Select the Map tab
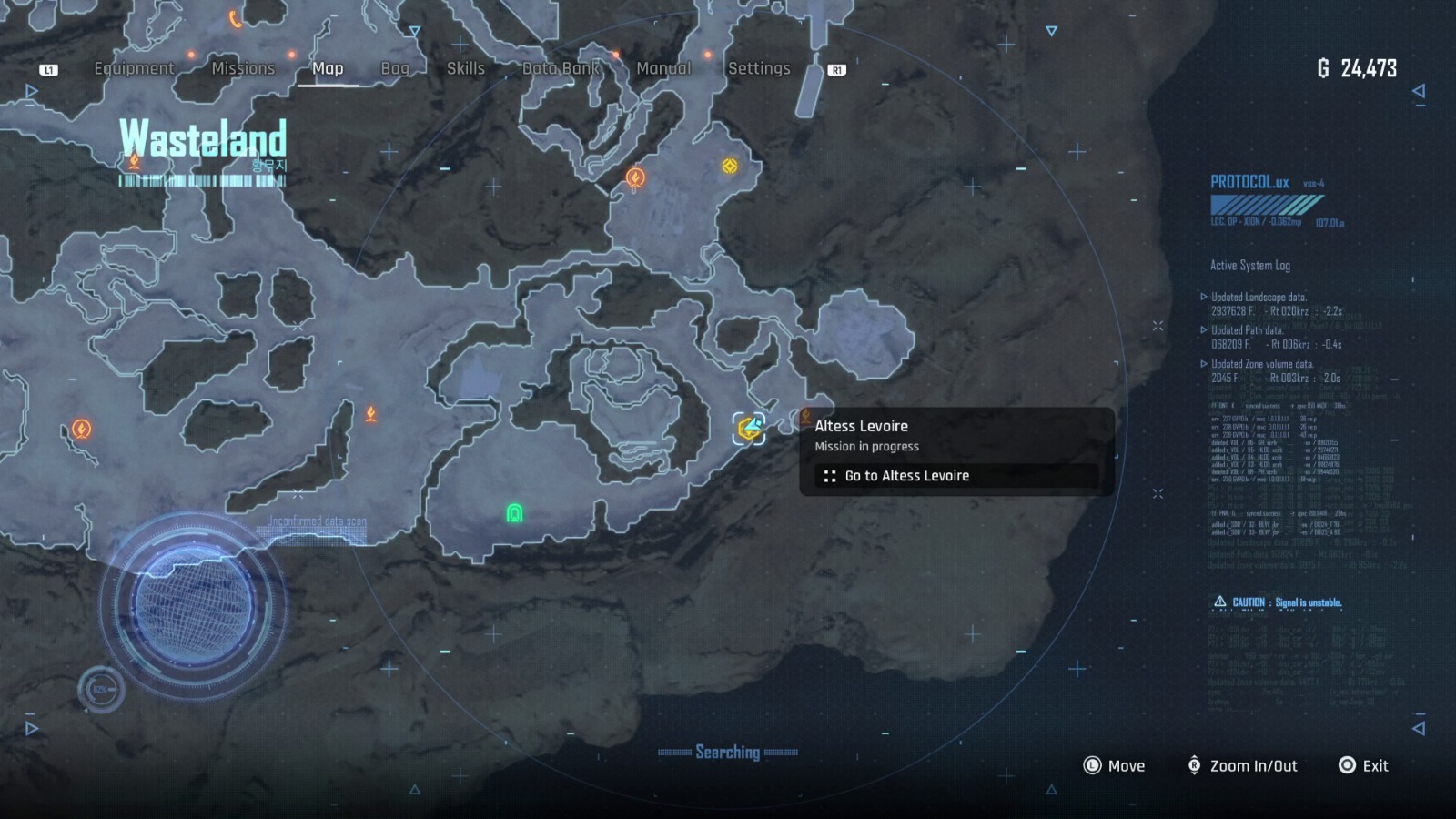The height and width of the screenshot is (819, 1456). (x=328, y=68)
